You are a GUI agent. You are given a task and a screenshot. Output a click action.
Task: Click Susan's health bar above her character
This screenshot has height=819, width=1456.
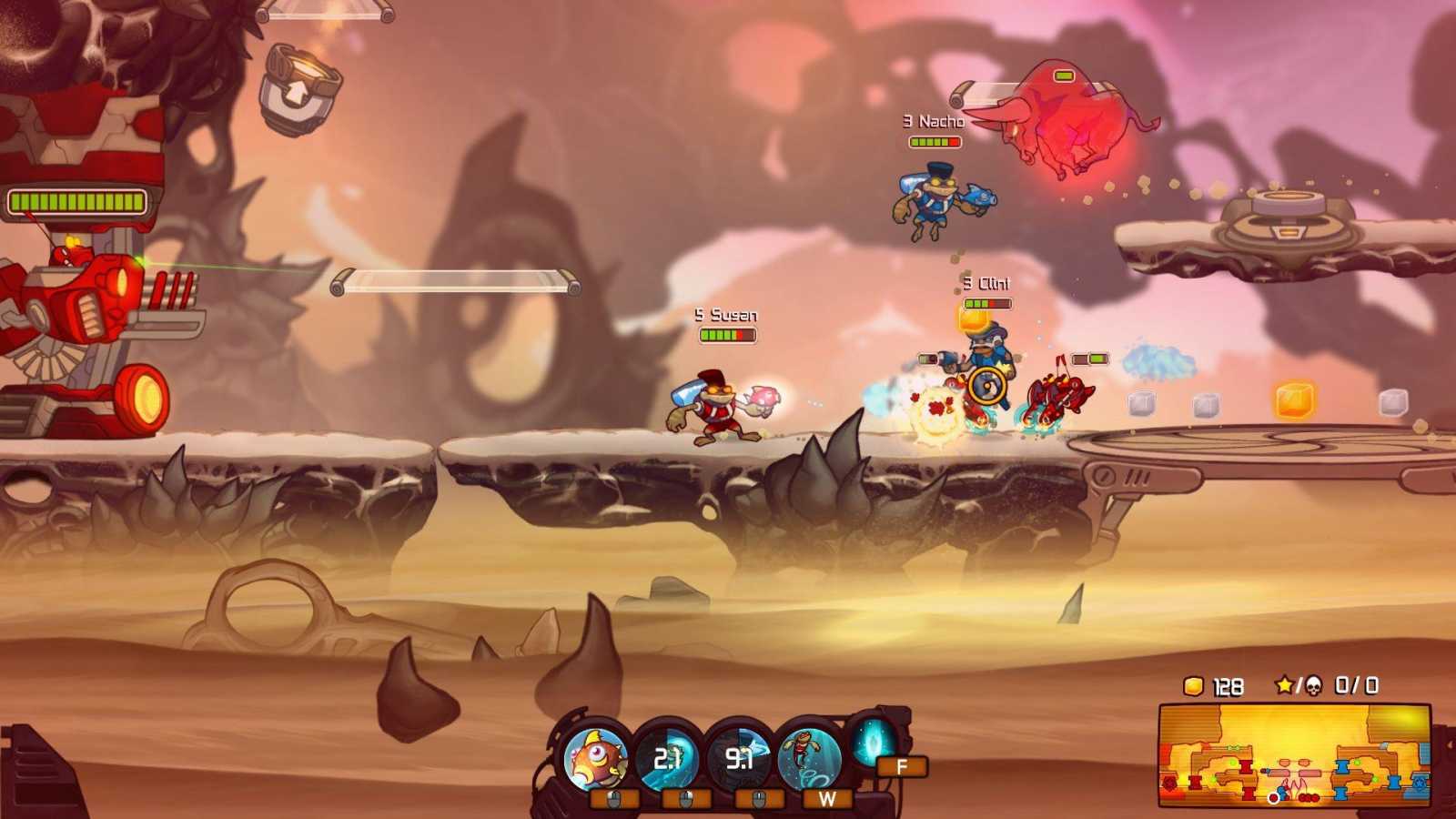tap(728, 333)
